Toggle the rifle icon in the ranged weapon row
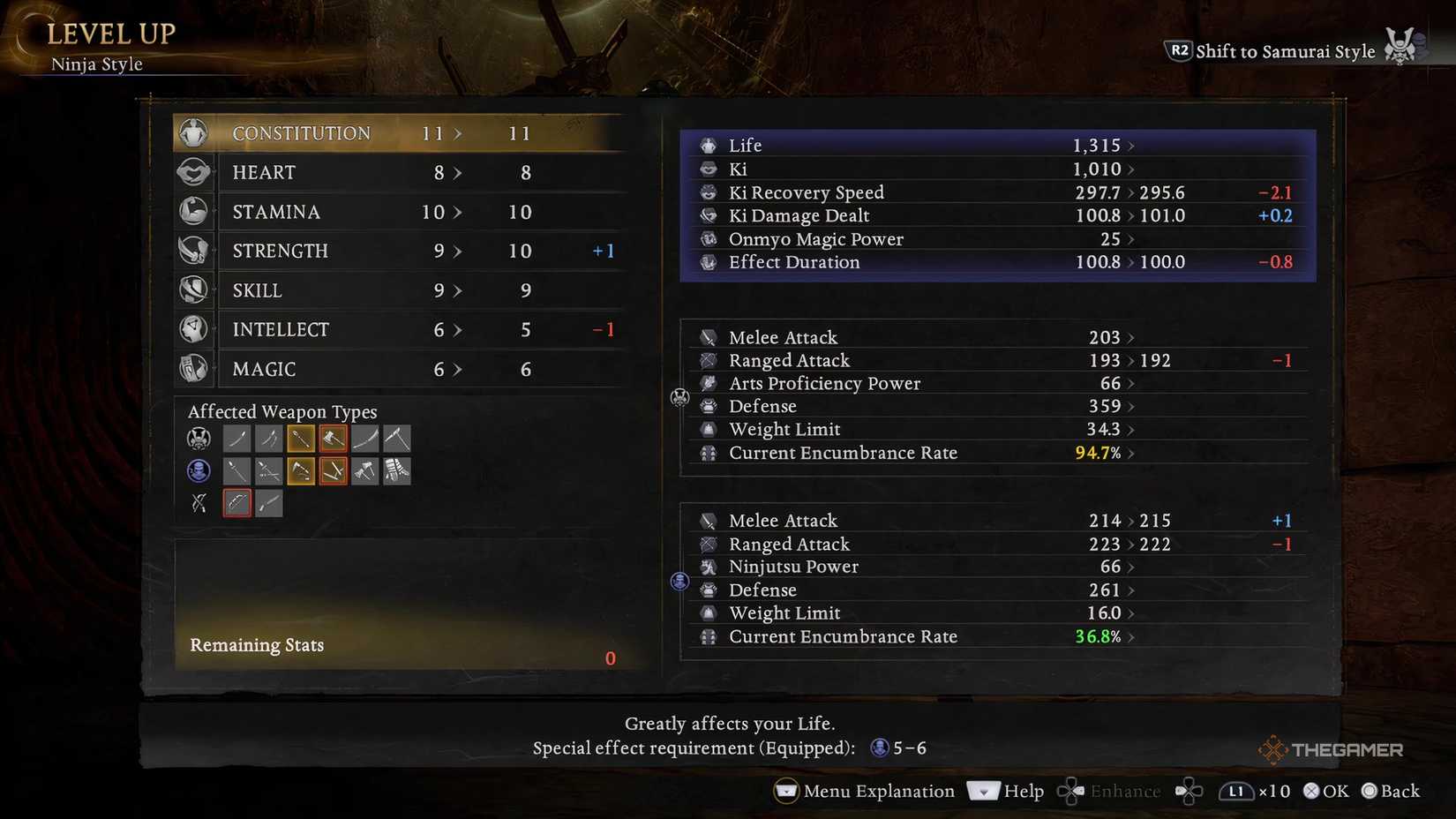Screen dimensions: 1456x819 pos(268,503)
